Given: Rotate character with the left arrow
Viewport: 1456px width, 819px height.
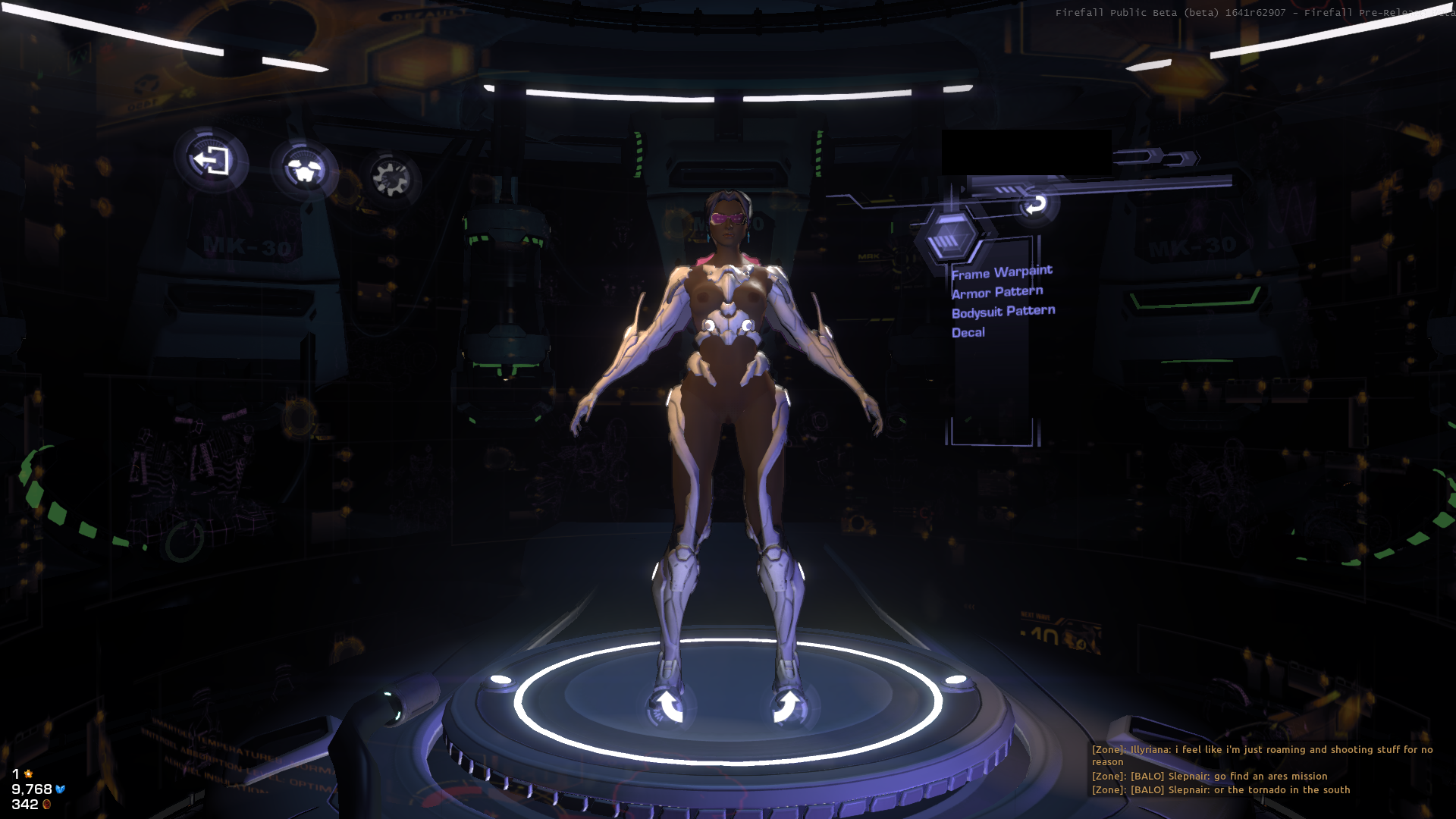Looking at the screenshot, I should click(x=669, y=705).
